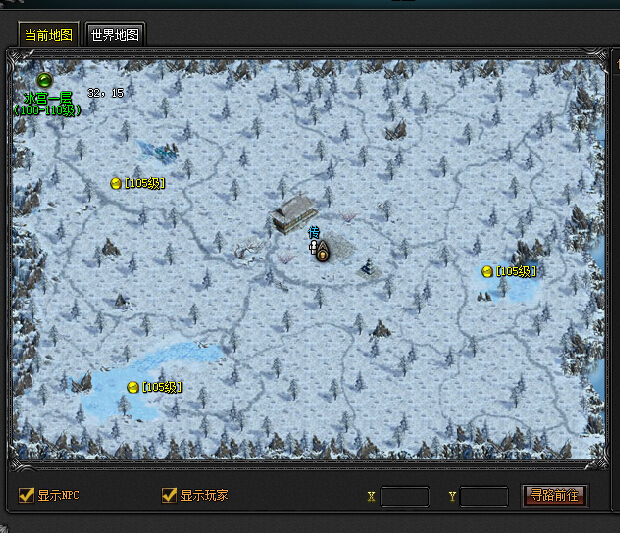620x533 pixels.
Task: Click the 寻路前往 pathfinding button
Action: point(555,495)
